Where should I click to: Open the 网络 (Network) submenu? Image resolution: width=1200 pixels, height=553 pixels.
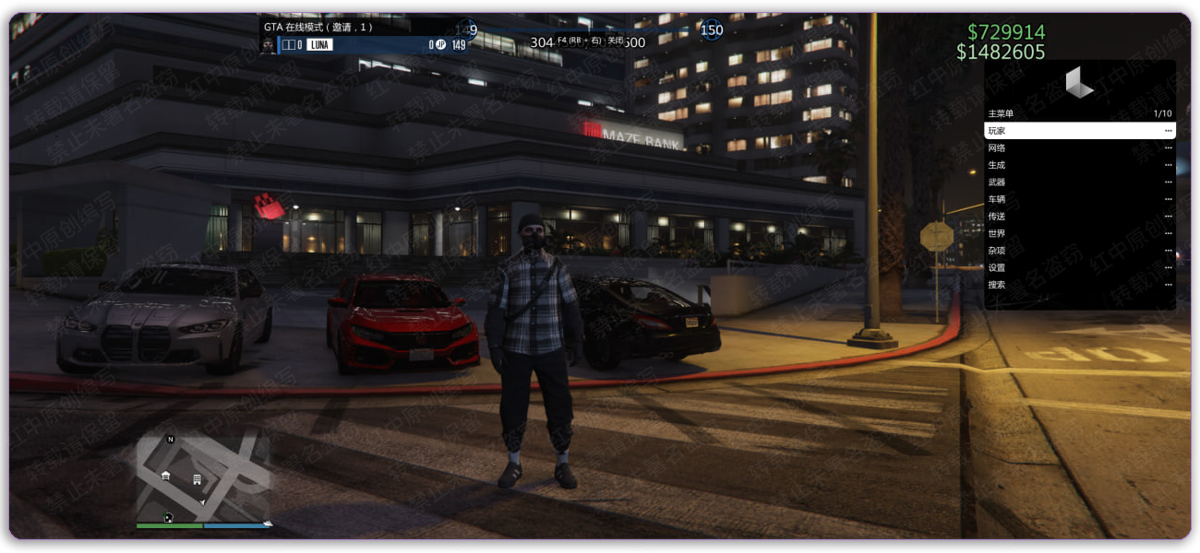(1079, 148)
